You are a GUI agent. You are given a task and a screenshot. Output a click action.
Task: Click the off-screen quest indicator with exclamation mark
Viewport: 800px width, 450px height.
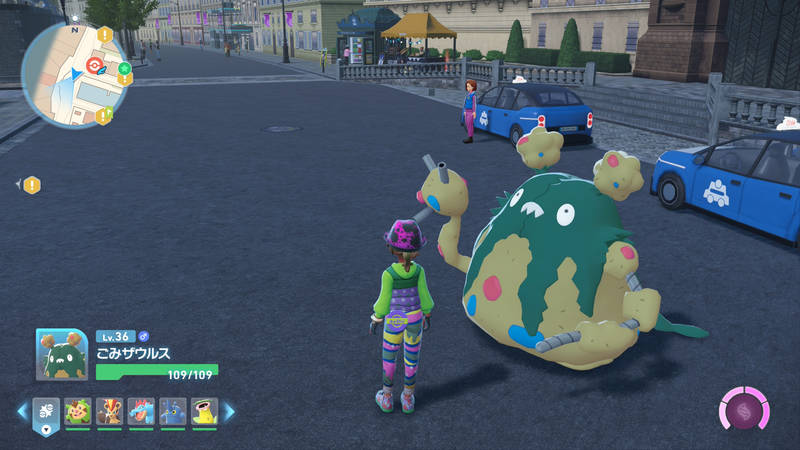tap(32, 185)
